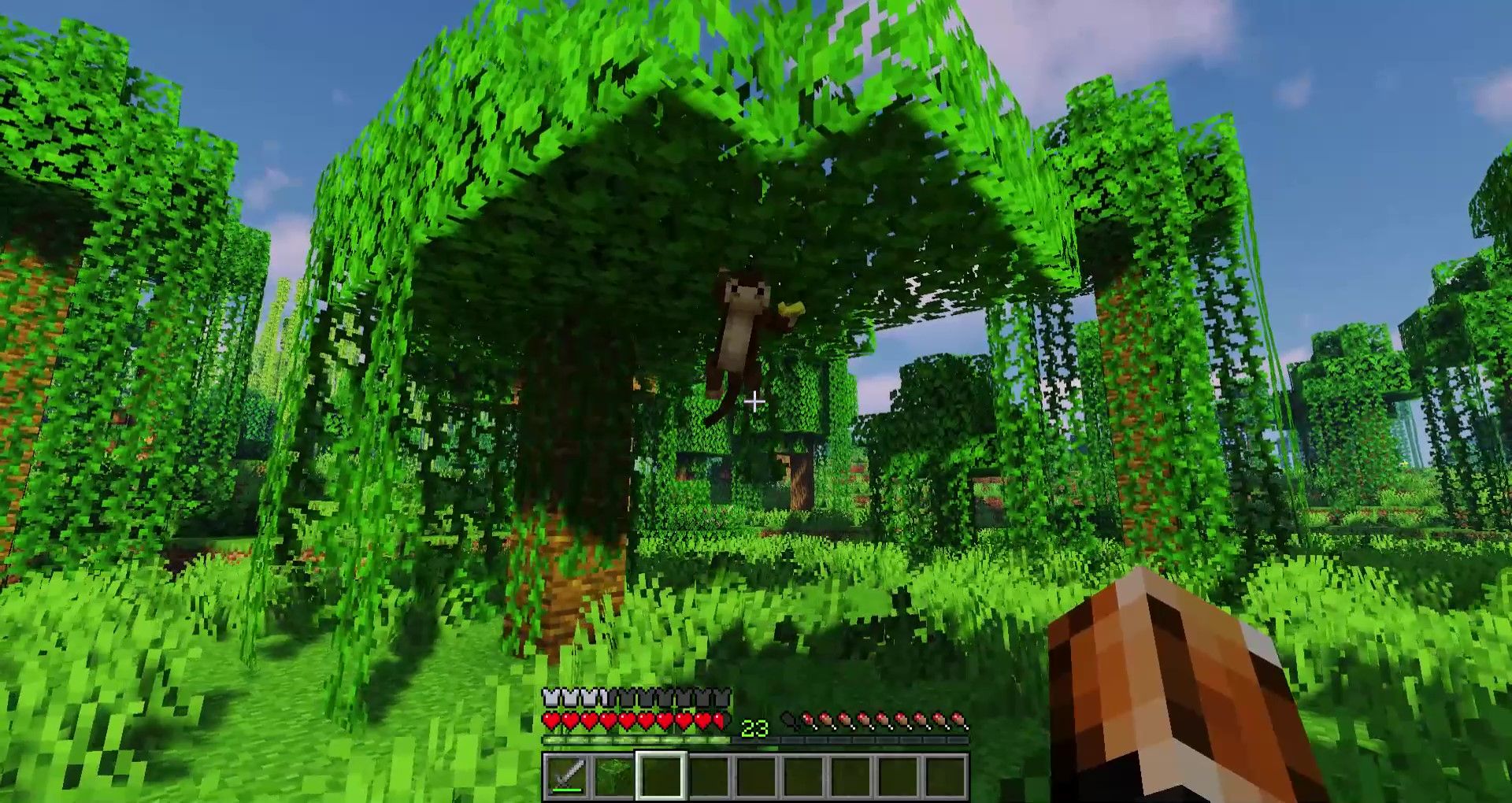This screenshot has height=803, width=1512.
Task: Click the experience level number 23
Action: pyautogui.click(x=754, y=727)
